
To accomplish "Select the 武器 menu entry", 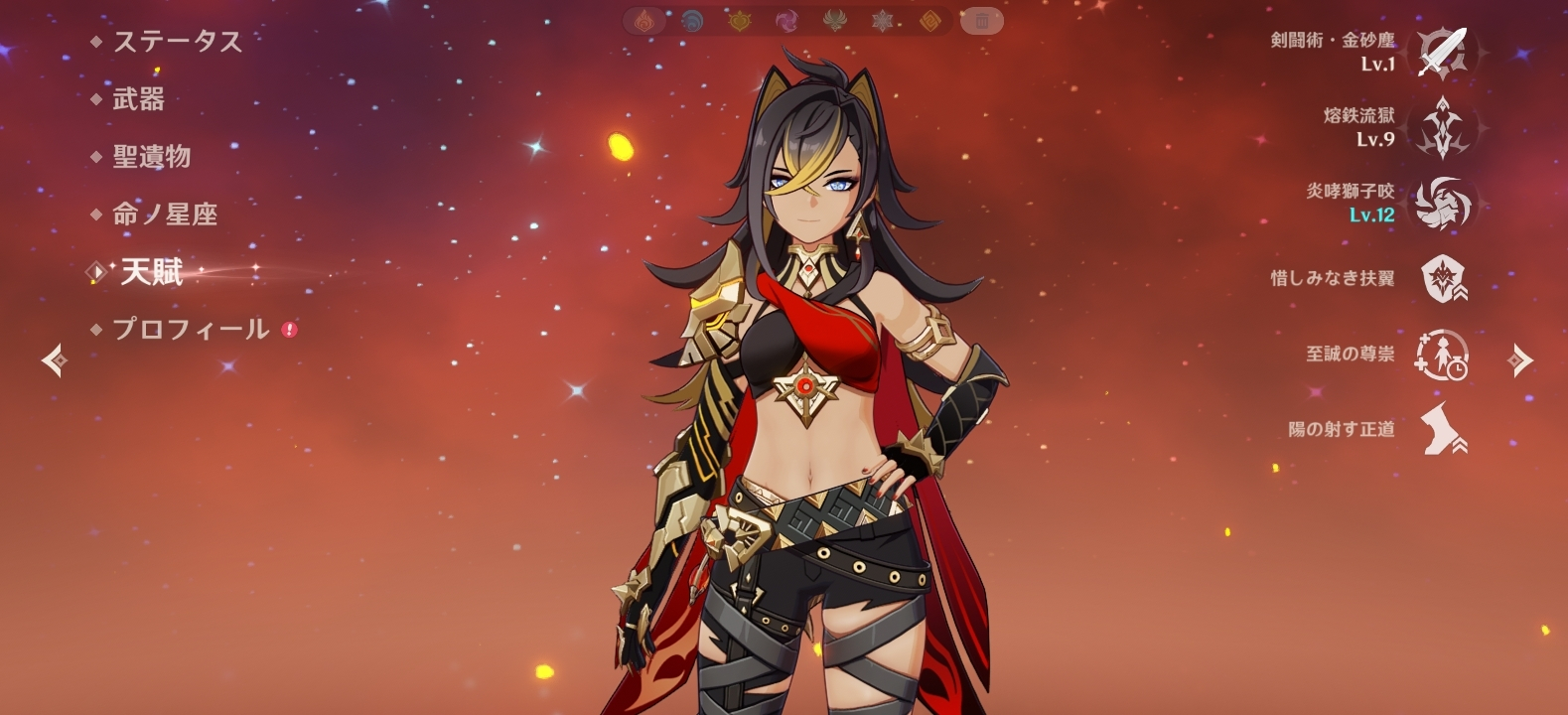I will [138, 99].
